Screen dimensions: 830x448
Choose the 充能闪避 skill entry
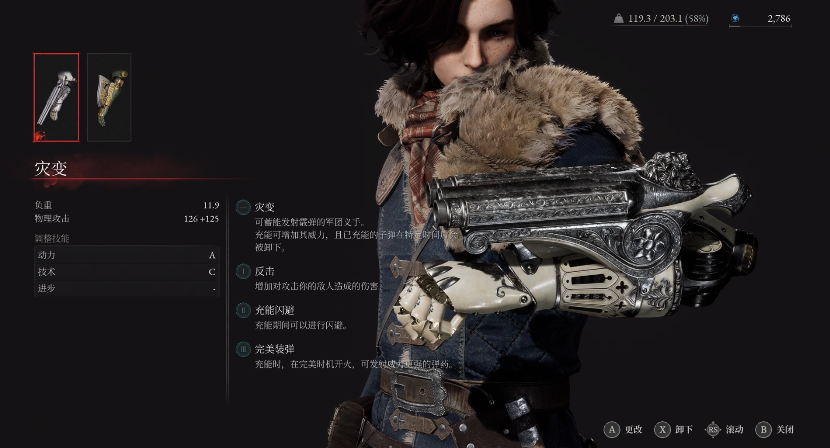pos(274,311)
